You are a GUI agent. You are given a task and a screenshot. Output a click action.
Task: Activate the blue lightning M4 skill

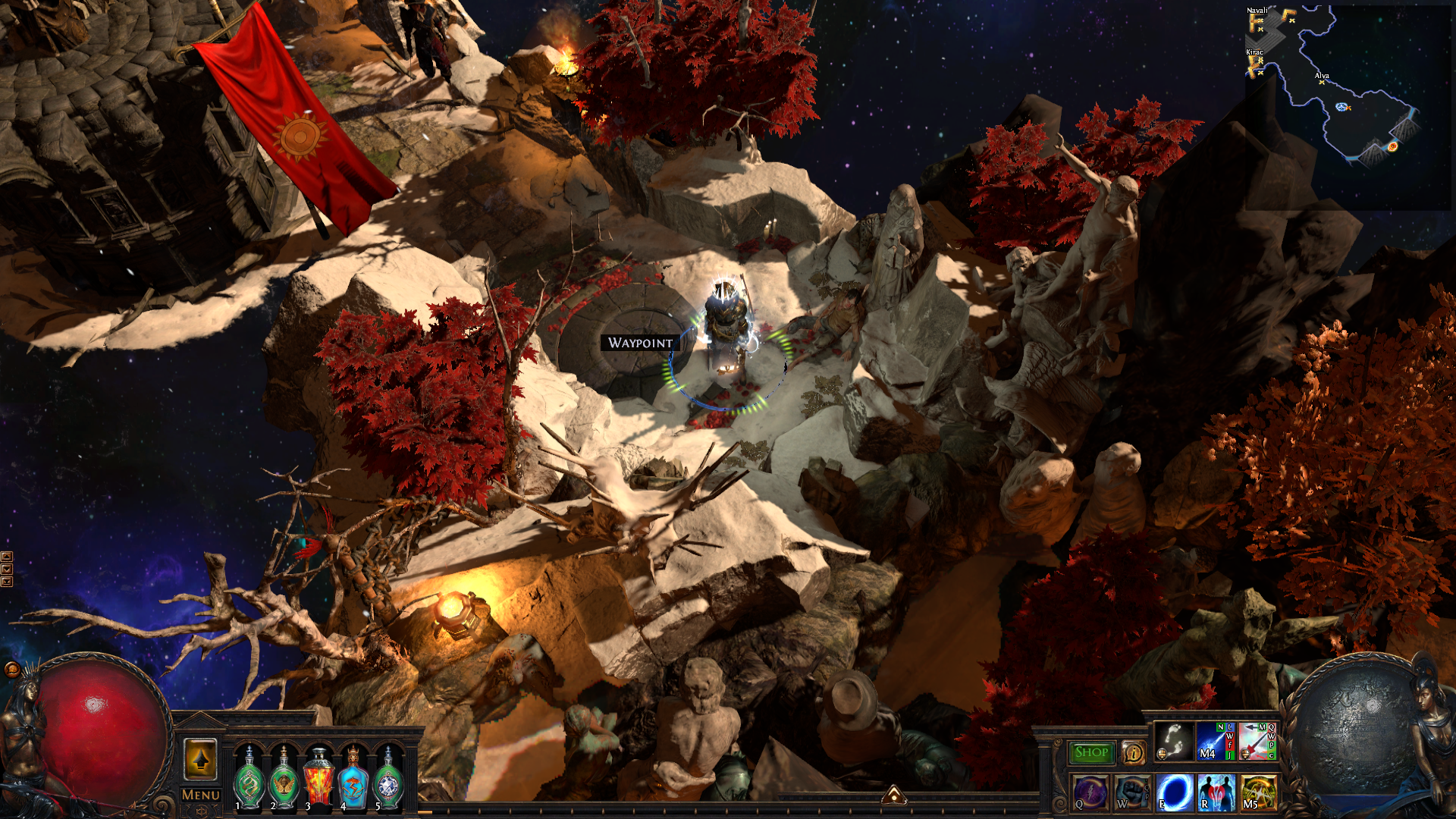[x=1215, y=741]
